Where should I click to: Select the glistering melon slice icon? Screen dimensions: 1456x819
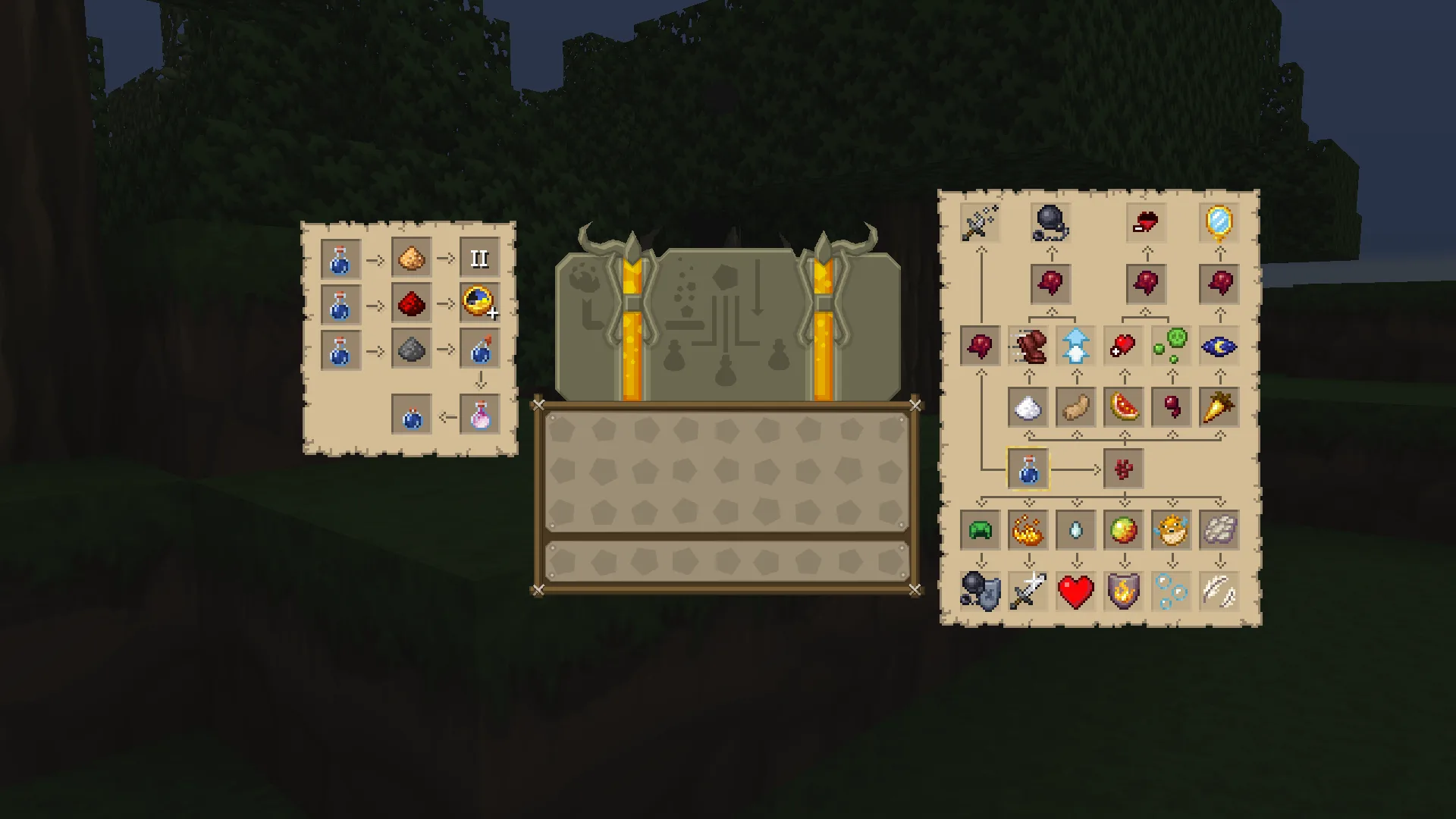[x=1125, y=407]
